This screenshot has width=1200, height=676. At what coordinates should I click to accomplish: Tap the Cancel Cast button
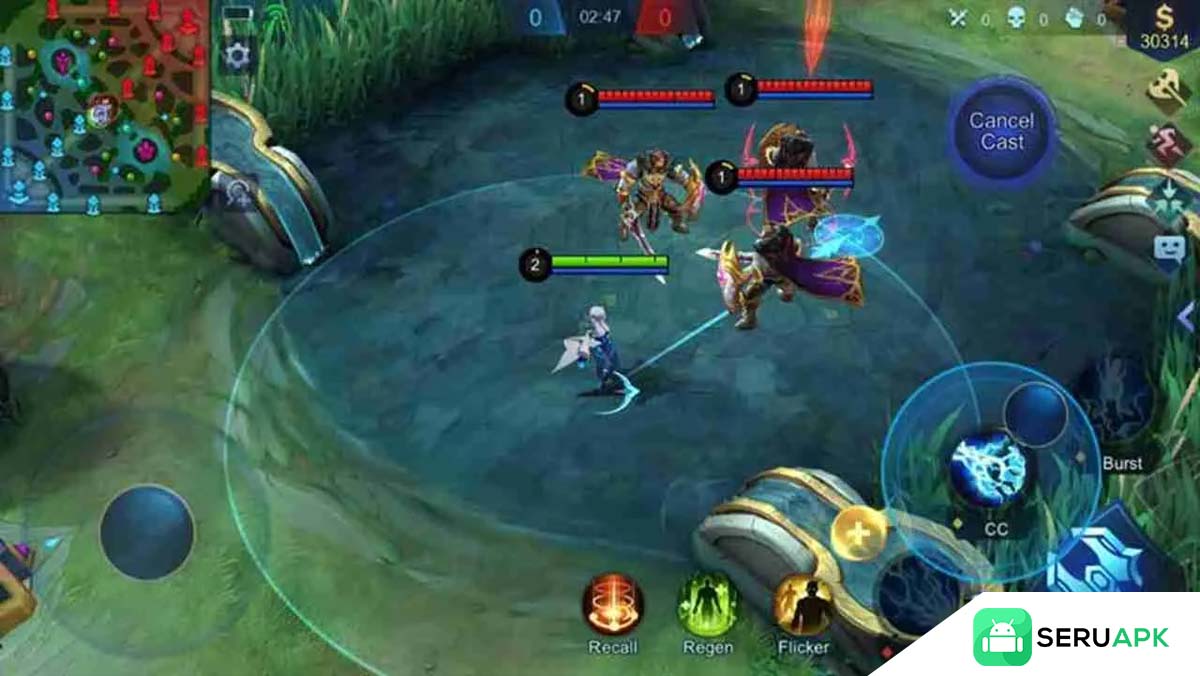1002,131
